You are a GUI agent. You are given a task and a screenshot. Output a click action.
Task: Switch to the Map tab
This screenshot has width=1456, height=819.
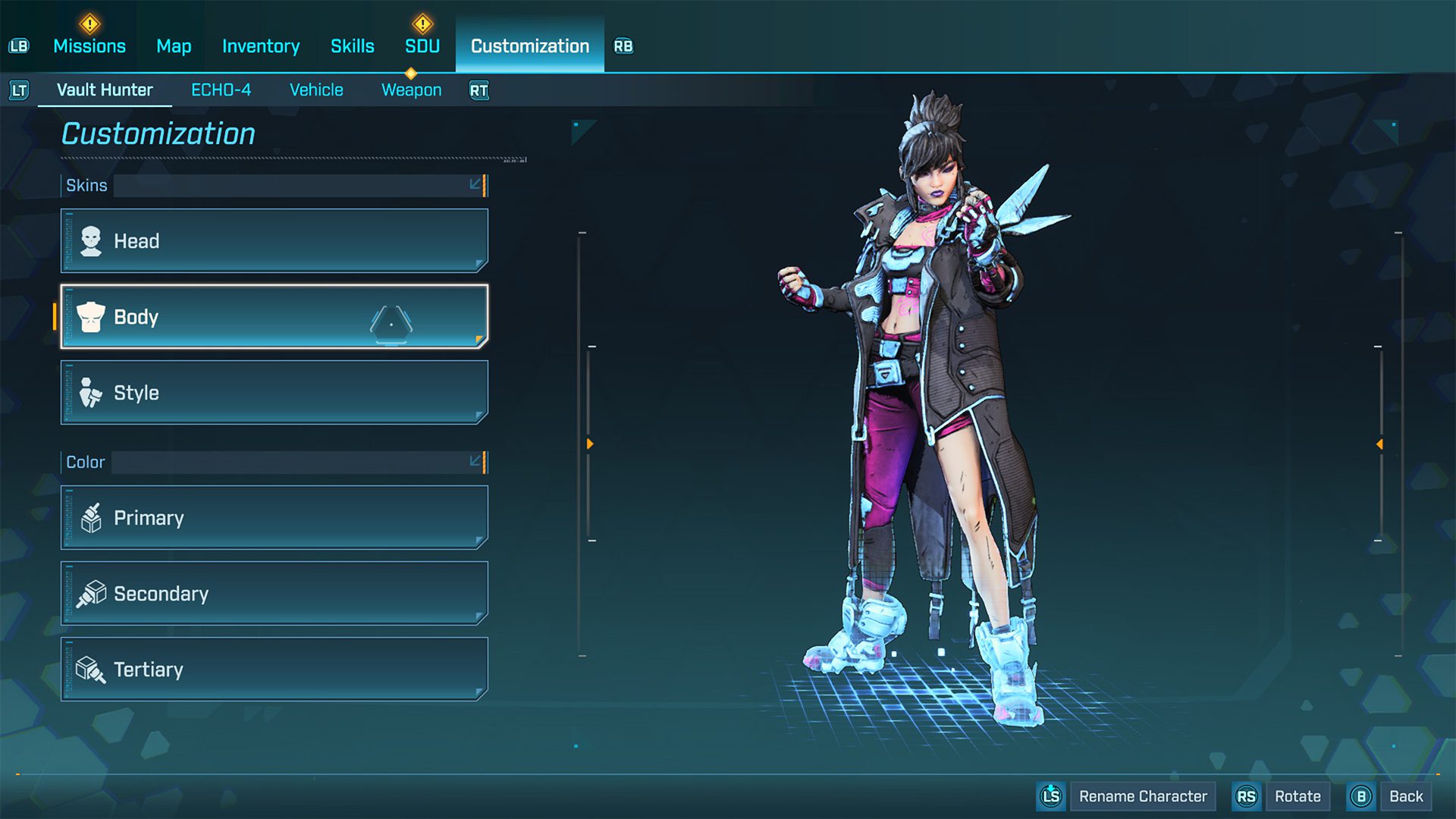174,46
